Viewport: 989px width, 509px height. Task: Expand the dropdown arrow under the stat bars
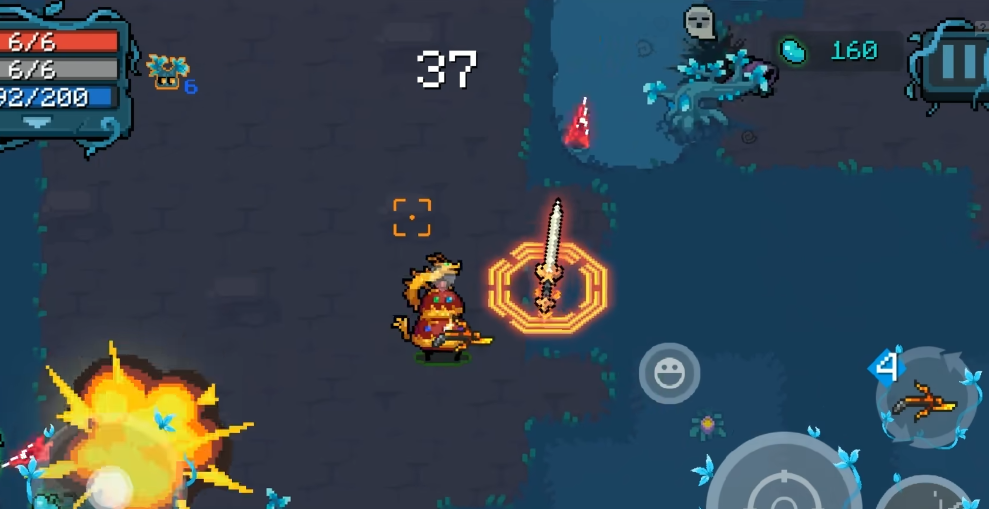(37, 121)
